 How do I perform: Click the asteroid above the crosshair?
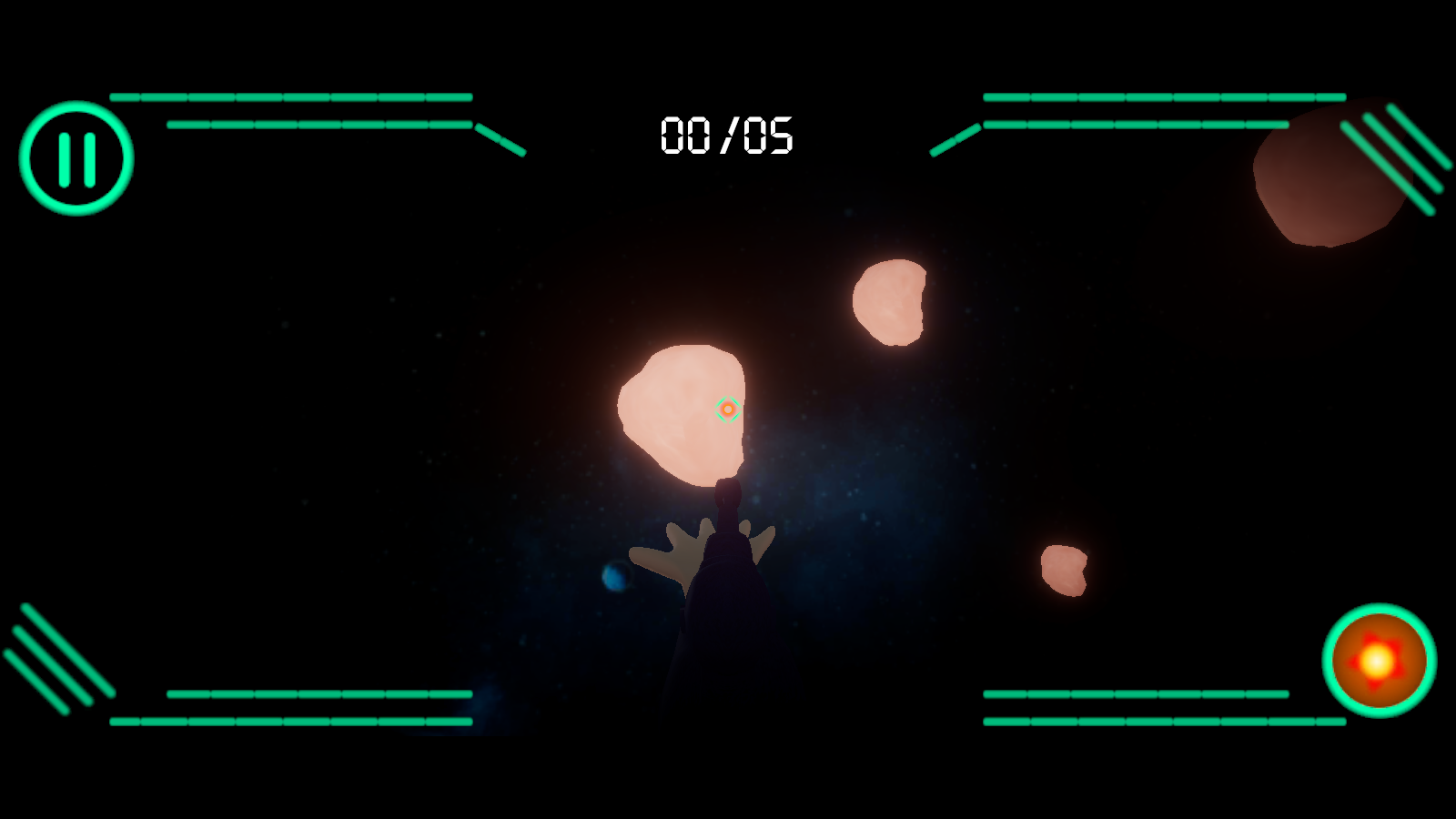click(890, 305)
